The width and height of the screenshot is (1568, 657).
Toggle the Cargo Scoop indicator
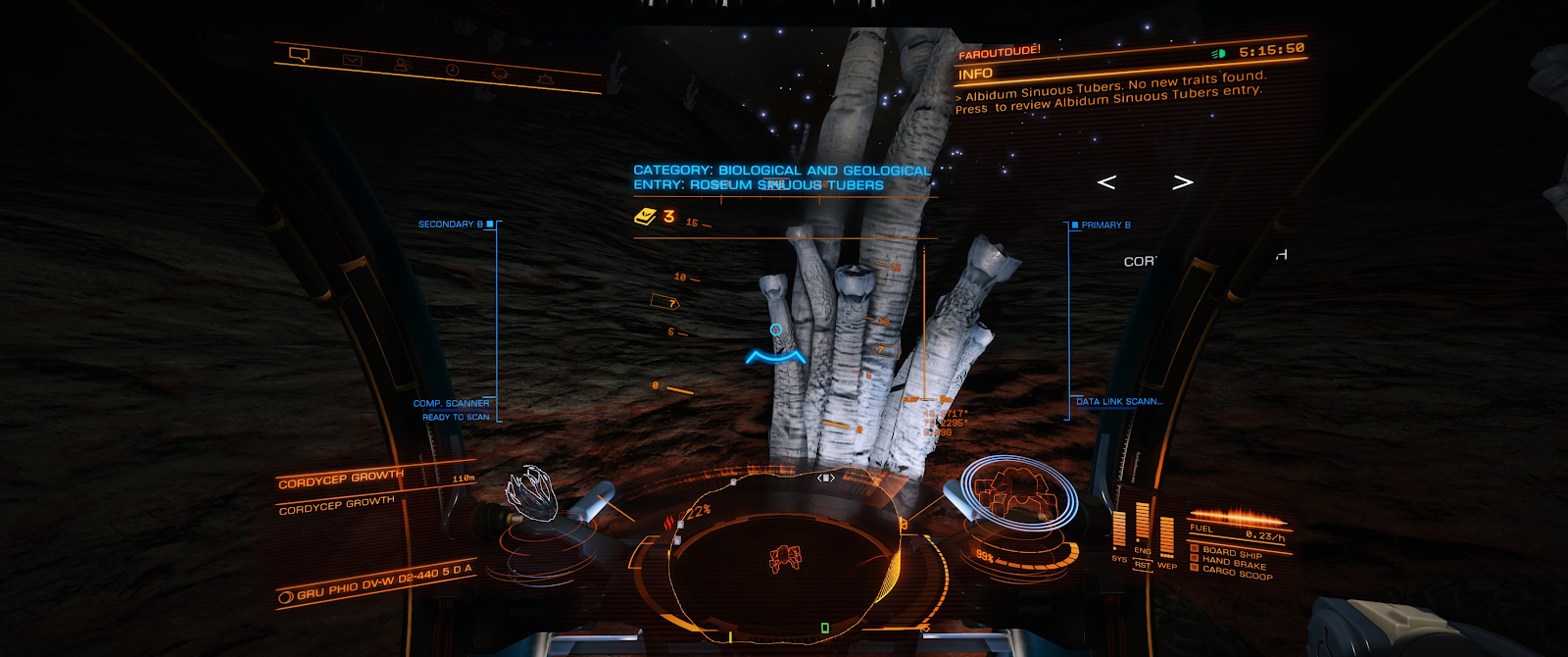pos(1236,573)
